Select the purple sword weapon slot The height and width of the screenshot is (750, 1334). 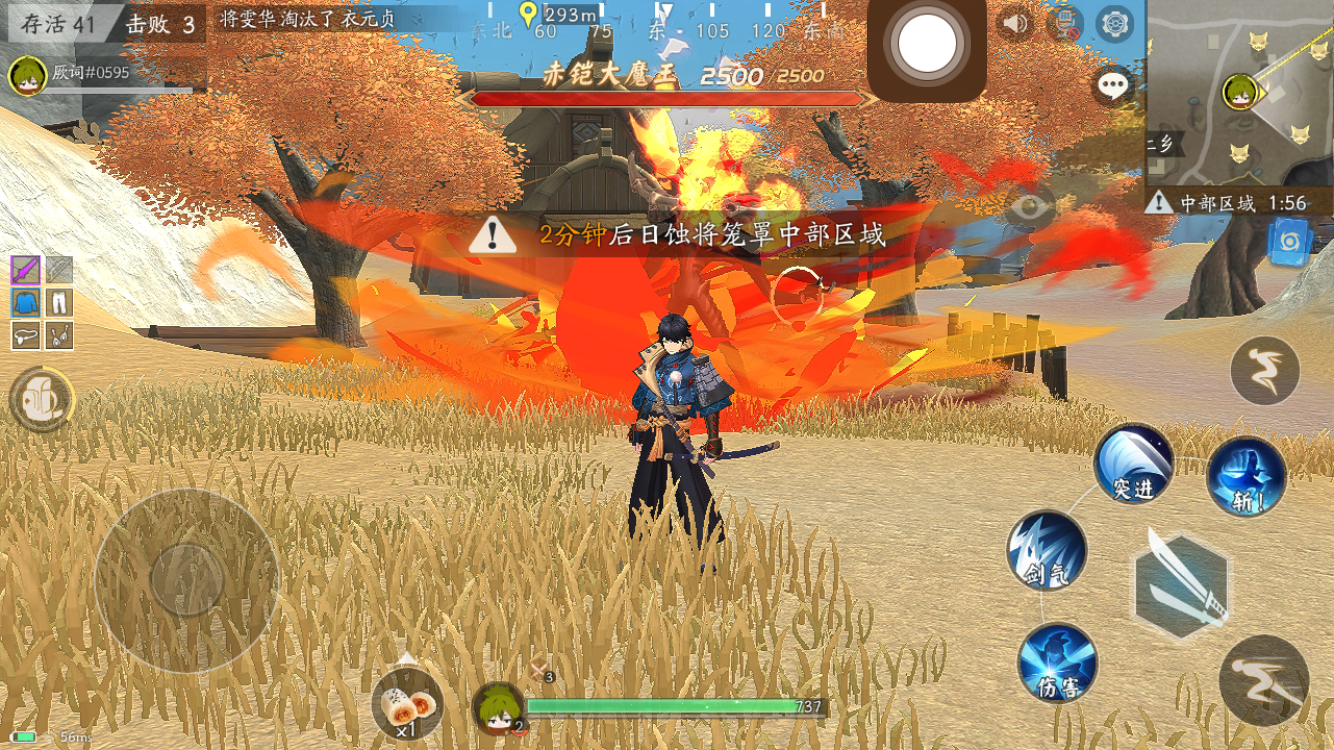pyautogui.click(x=26, y=270)
